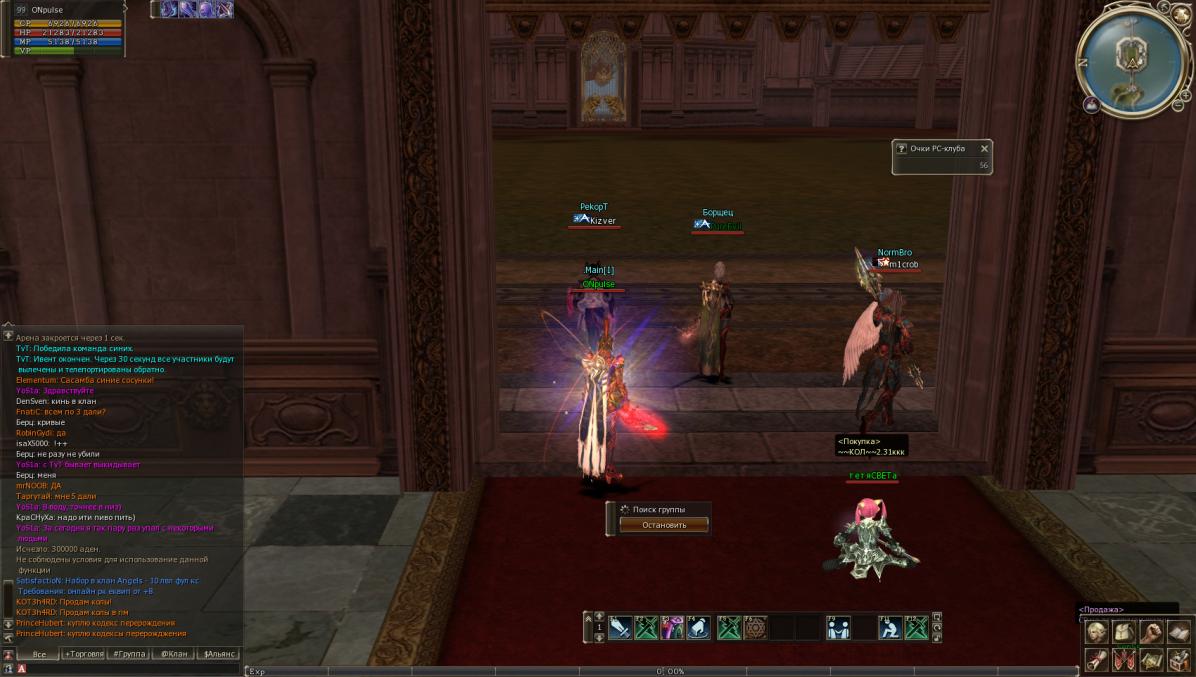This screenshot has height=677, width=1196.
Task: Use the sword attack skill in slot F1
Action: pyautogui.click(x=620, y=628)
